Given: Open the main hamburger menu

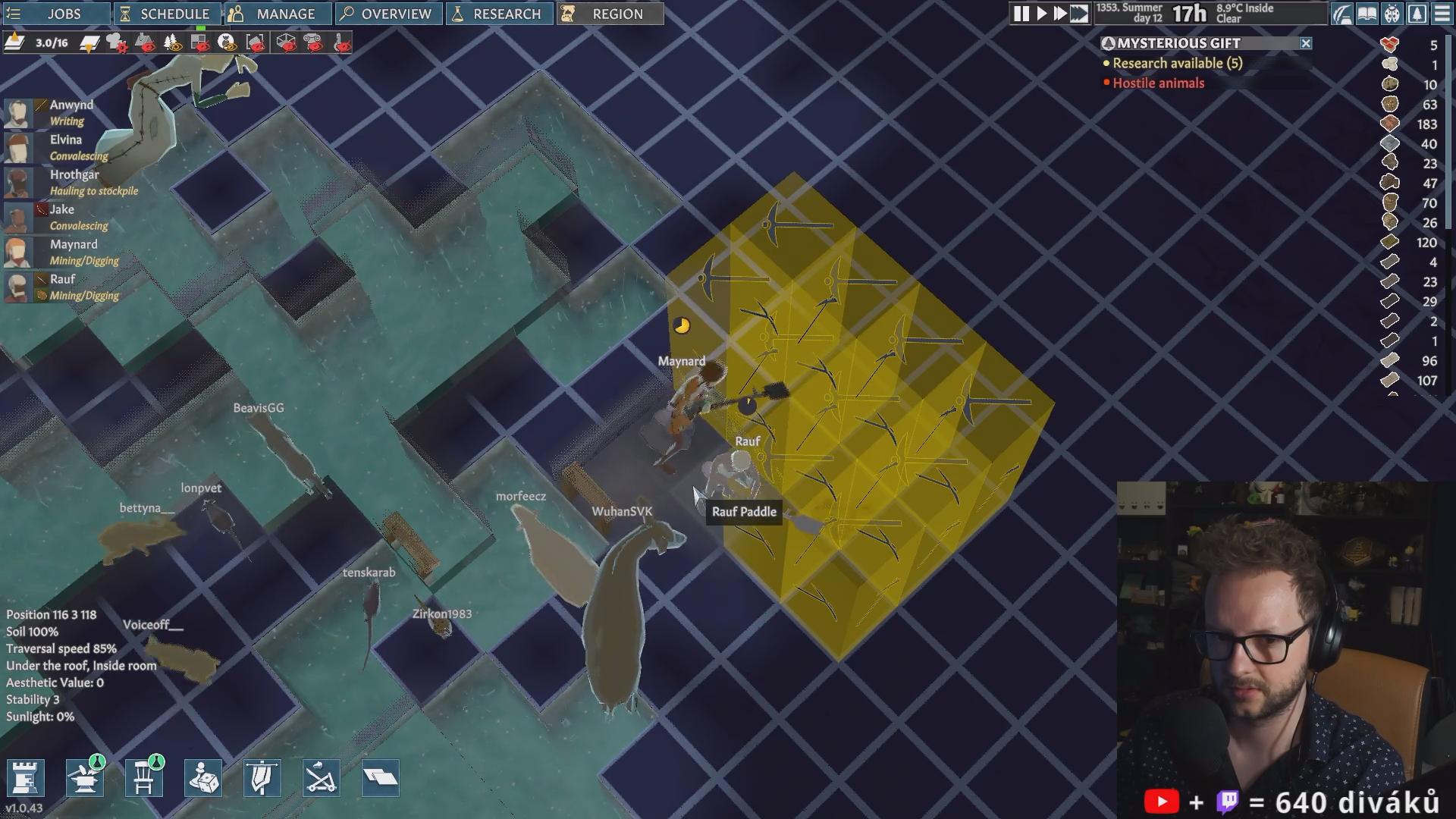Looking at the screenshot, I should point(1442,14).
